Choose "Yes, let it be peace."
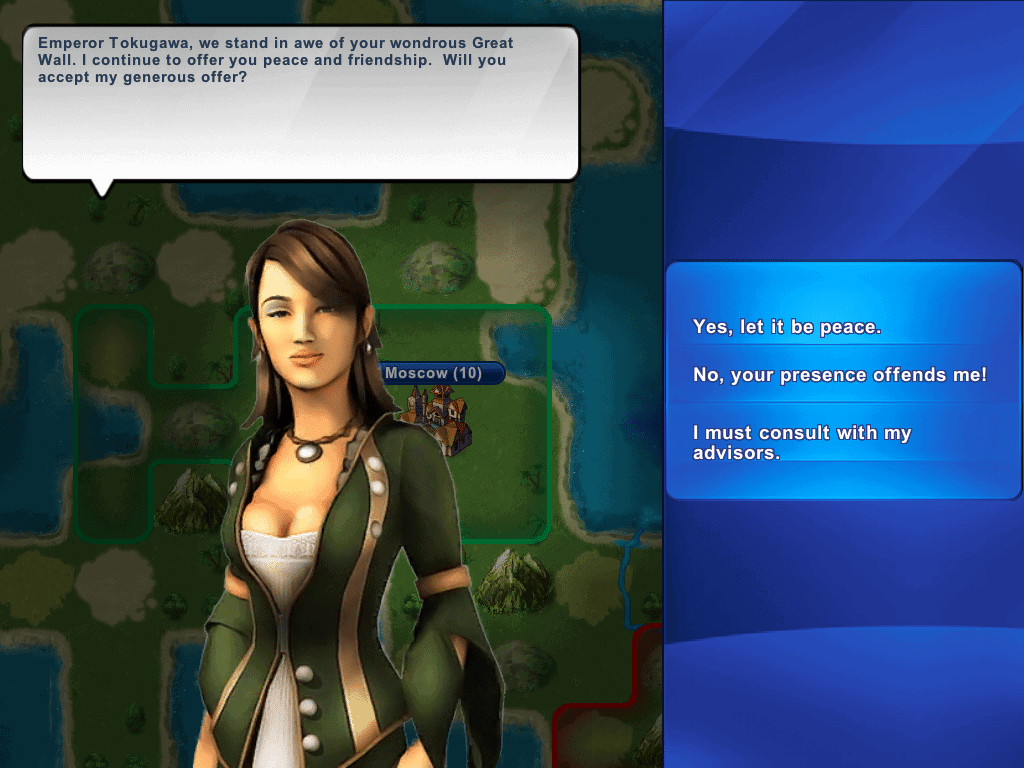 pos(787,327)
